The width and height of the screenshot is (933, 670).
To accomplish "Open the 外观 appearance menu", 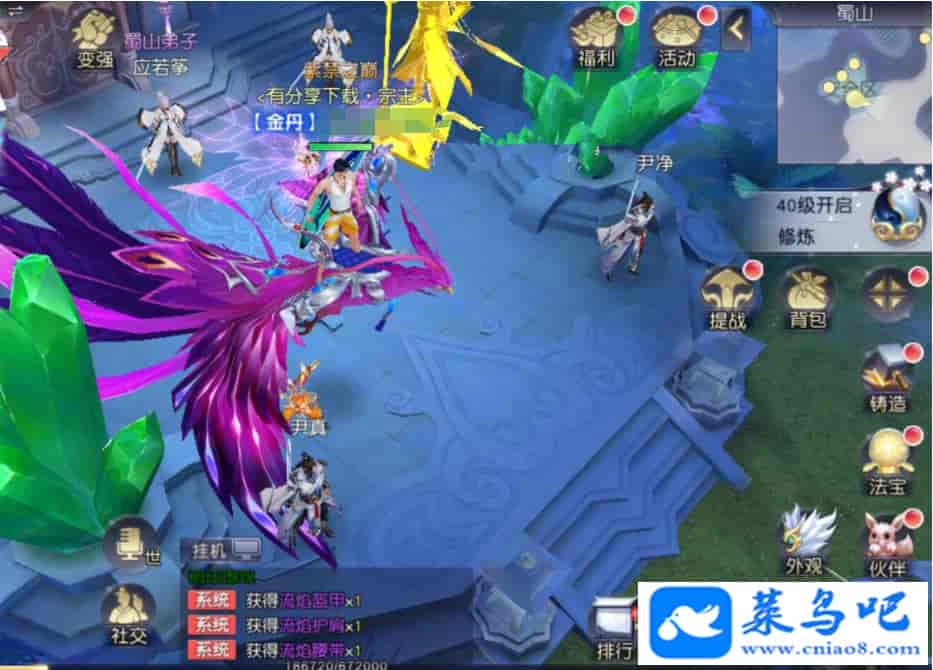I will [806, 540].
